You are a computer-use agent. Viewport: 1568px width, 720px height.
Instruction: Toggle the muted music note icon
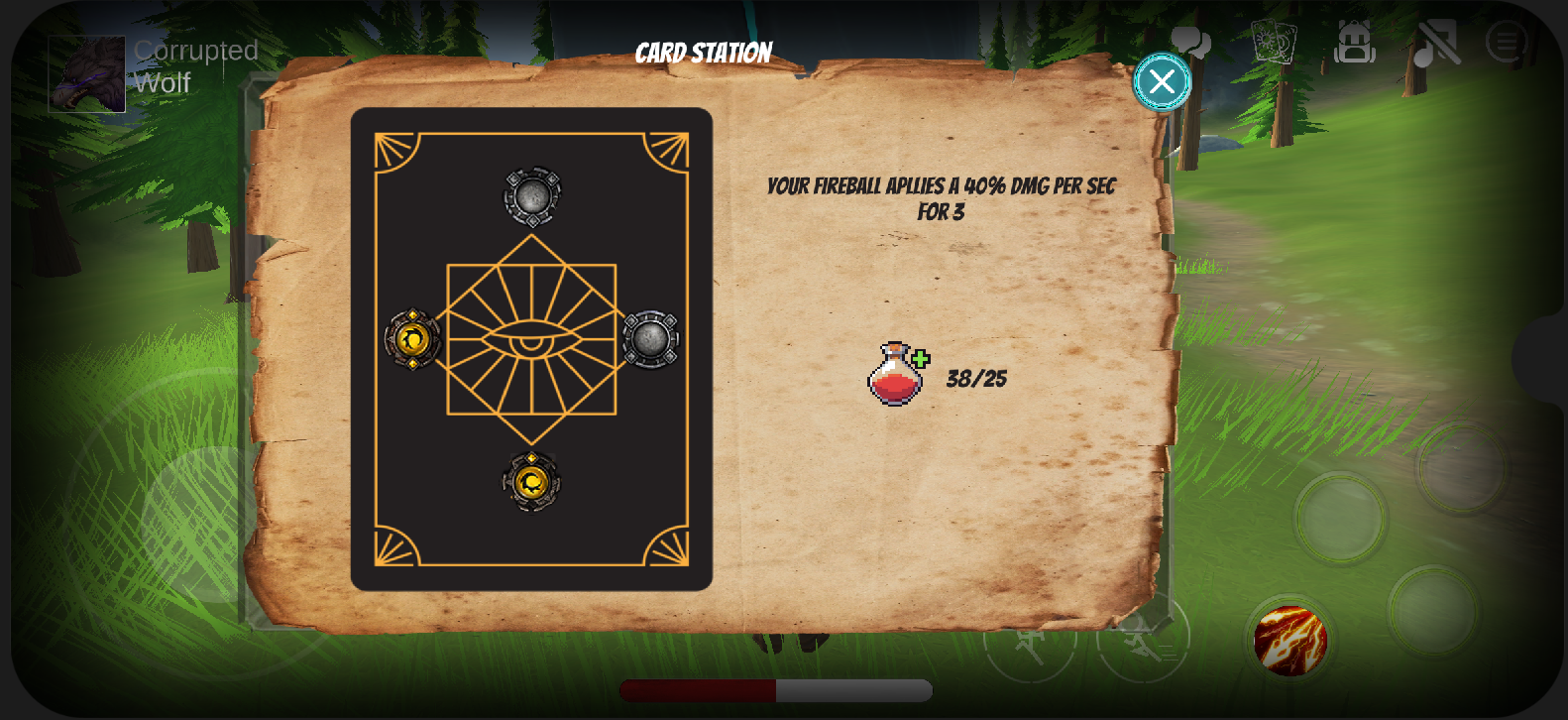[x=1435, y=43]
